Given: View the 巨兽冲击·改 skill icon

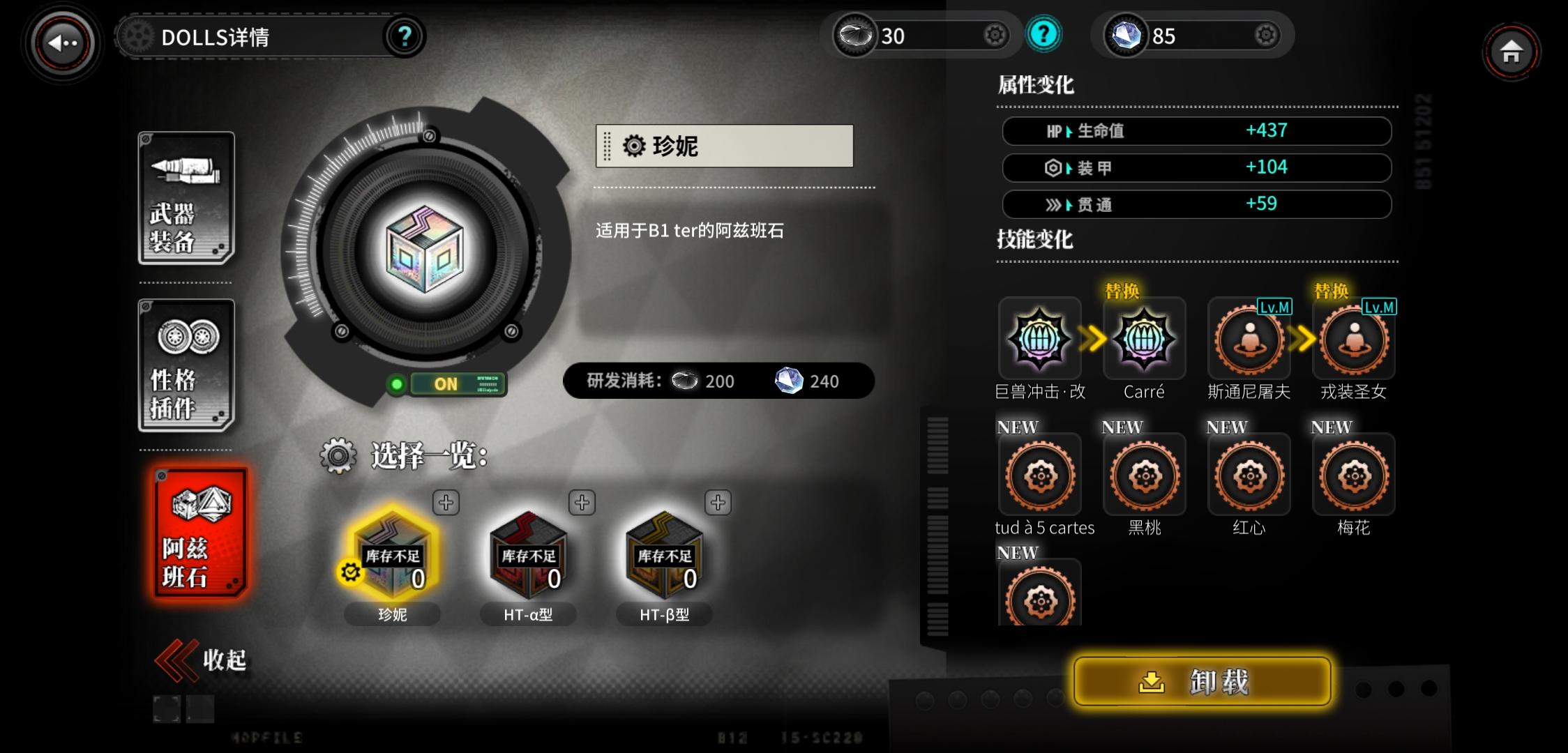Looking at the screenshot, I should pos(1039,340).
